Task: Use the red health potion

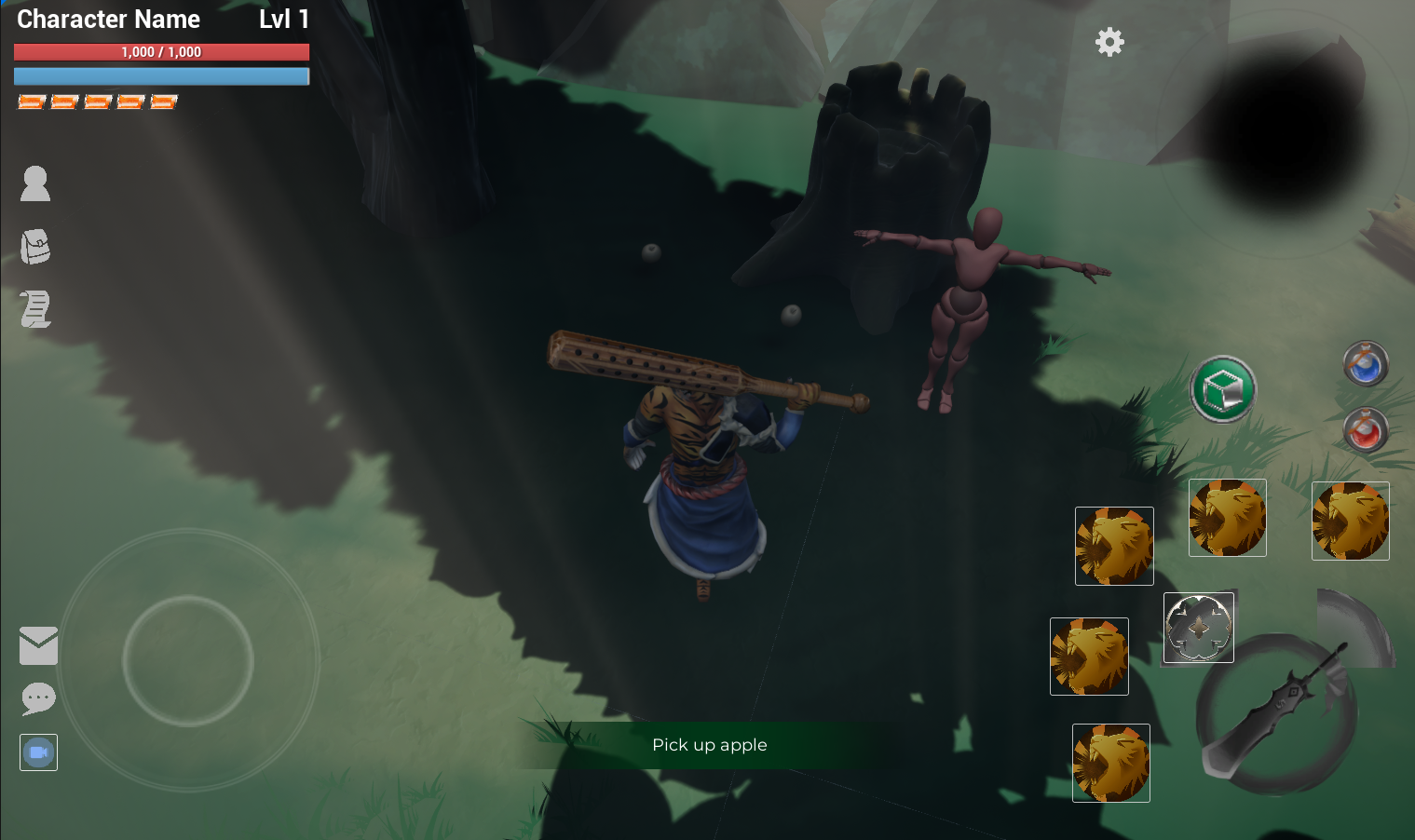Action: pos(1366,430)
